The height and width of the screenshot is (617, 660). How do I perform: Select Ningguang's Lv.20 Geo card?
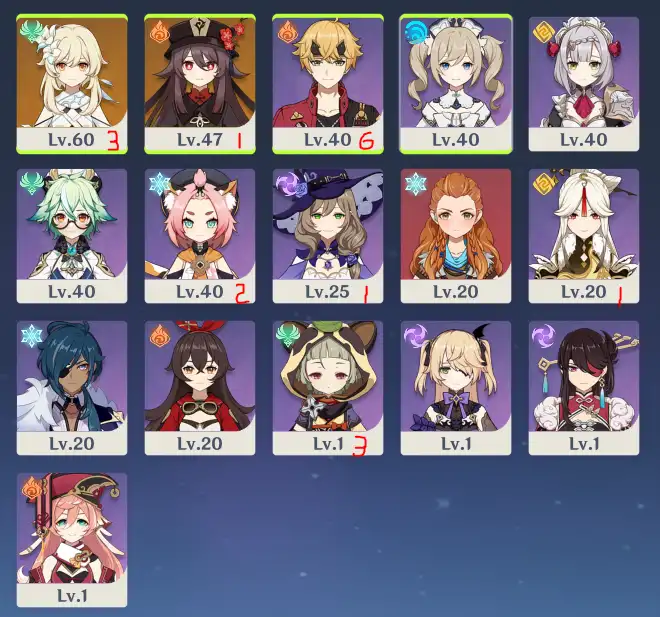584,235
